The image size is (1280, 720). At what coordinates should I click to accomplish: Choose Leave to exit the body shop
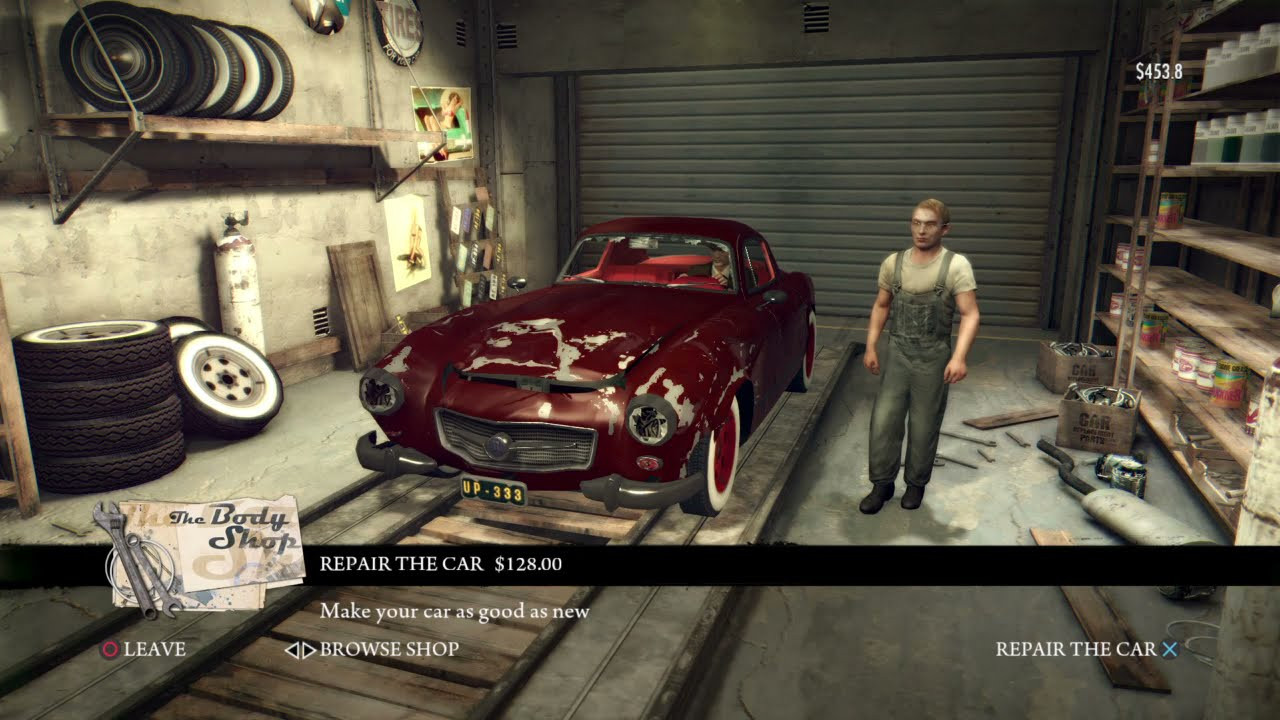coord(143,649)
